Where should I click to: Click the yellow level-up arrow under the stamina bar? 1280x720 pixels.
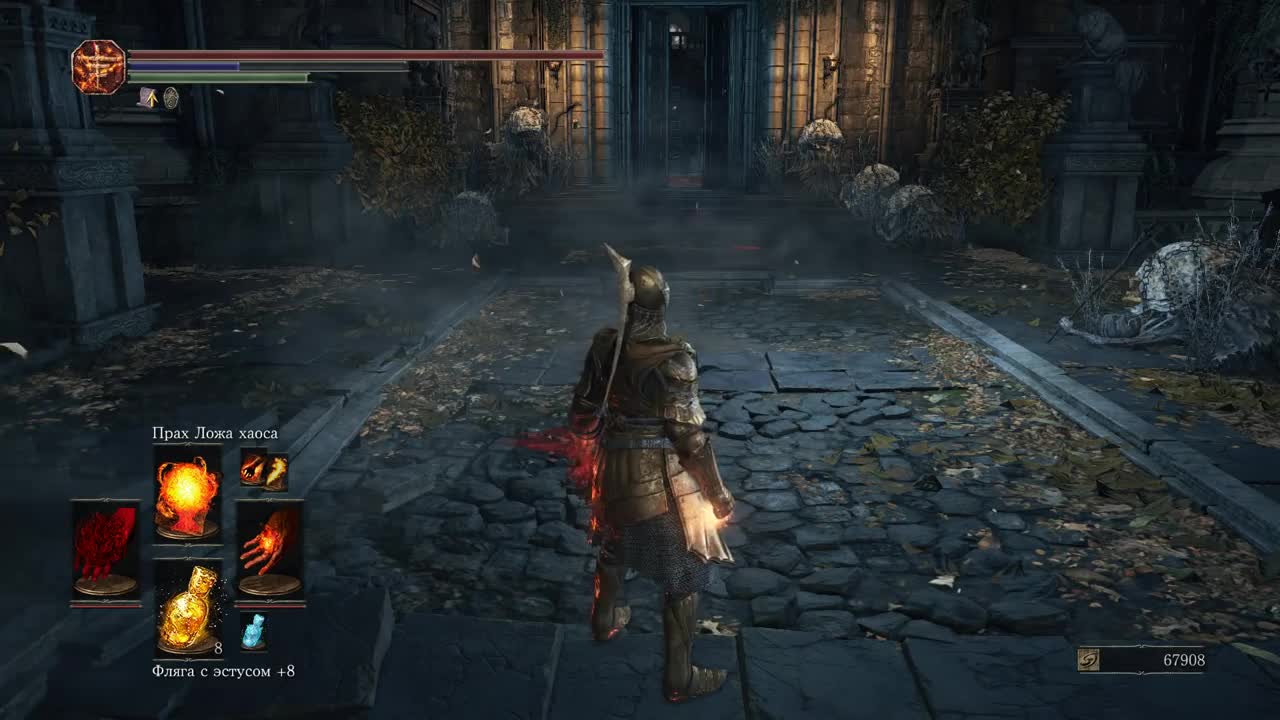point(152,98)
